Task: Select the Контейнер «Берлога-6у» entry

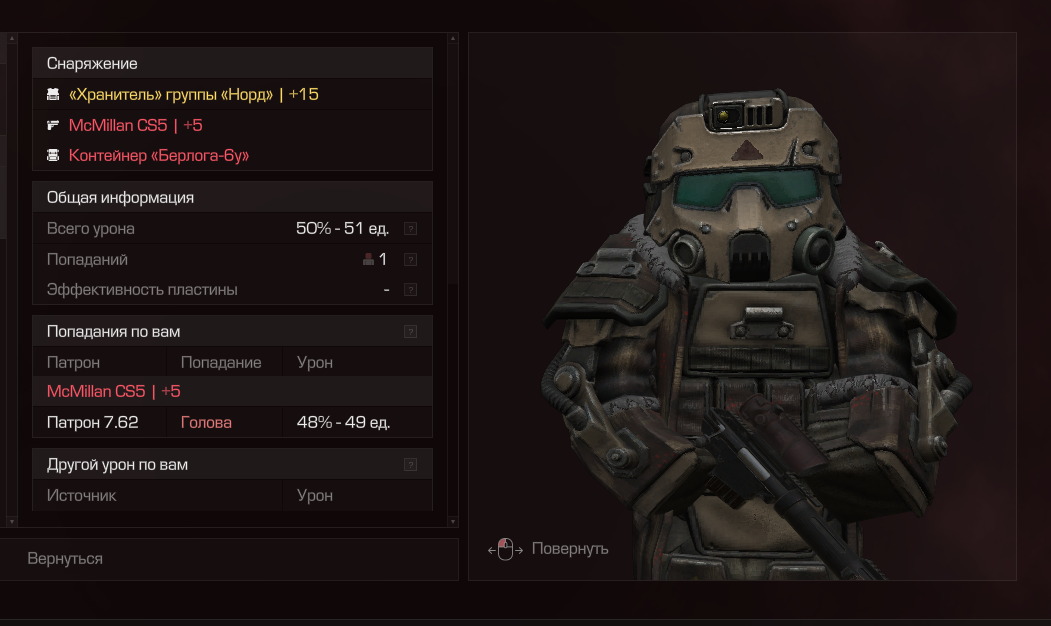Action: coord(158,156)
